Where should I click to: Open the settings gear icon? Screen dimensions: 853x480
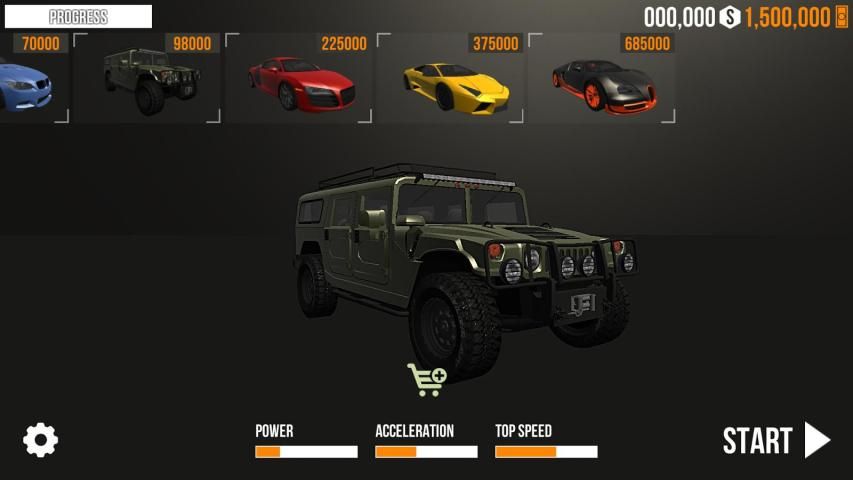point(41,440)
